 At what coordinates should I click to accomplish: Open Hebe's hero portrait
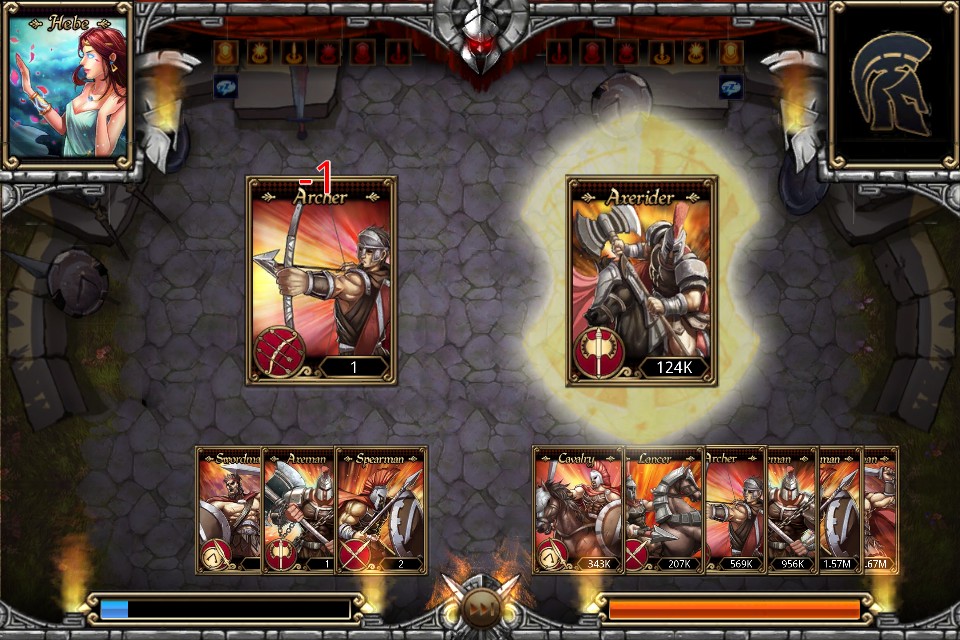pos(69,83)
